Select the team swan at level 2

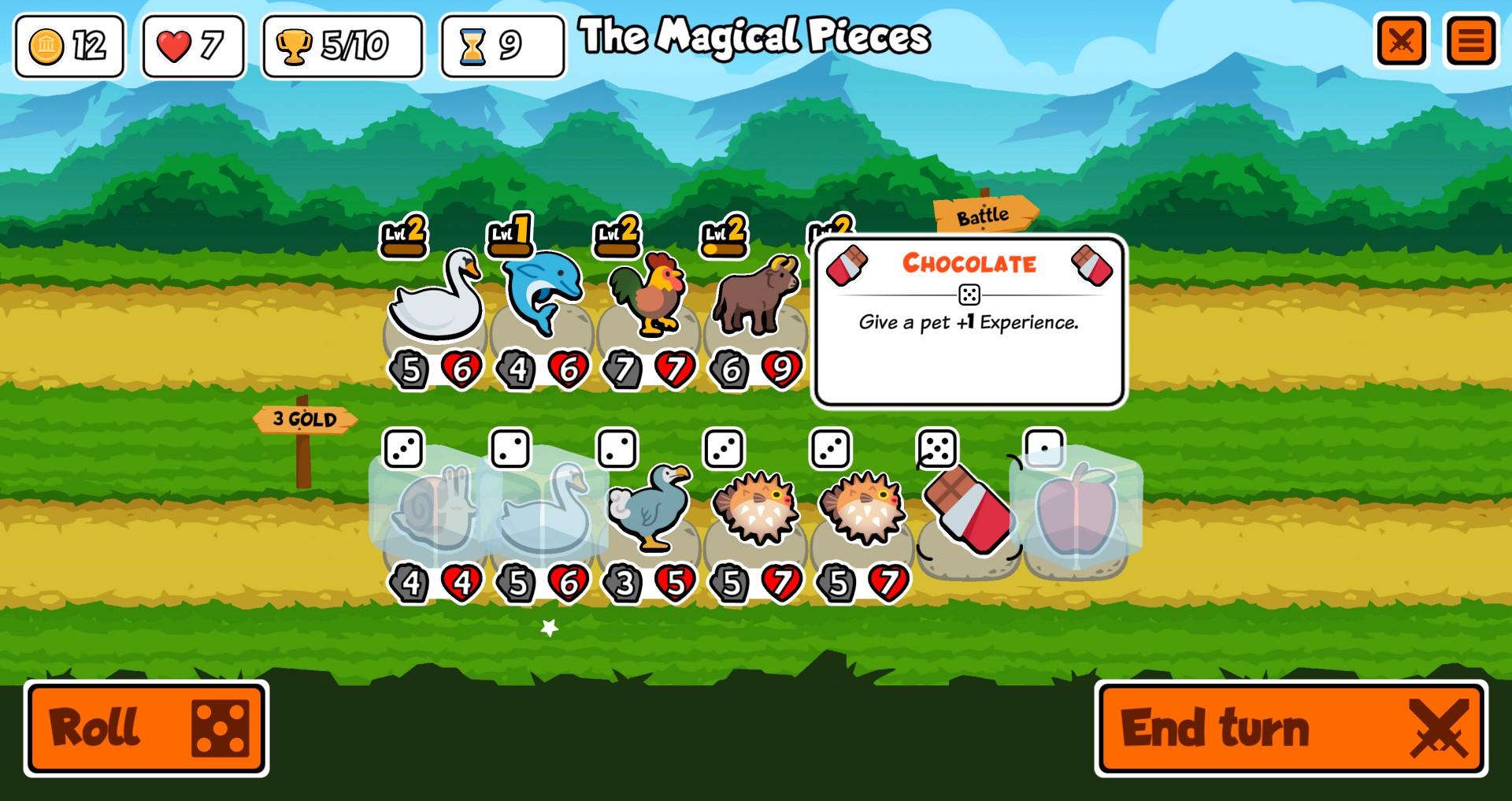click(435, 295)
